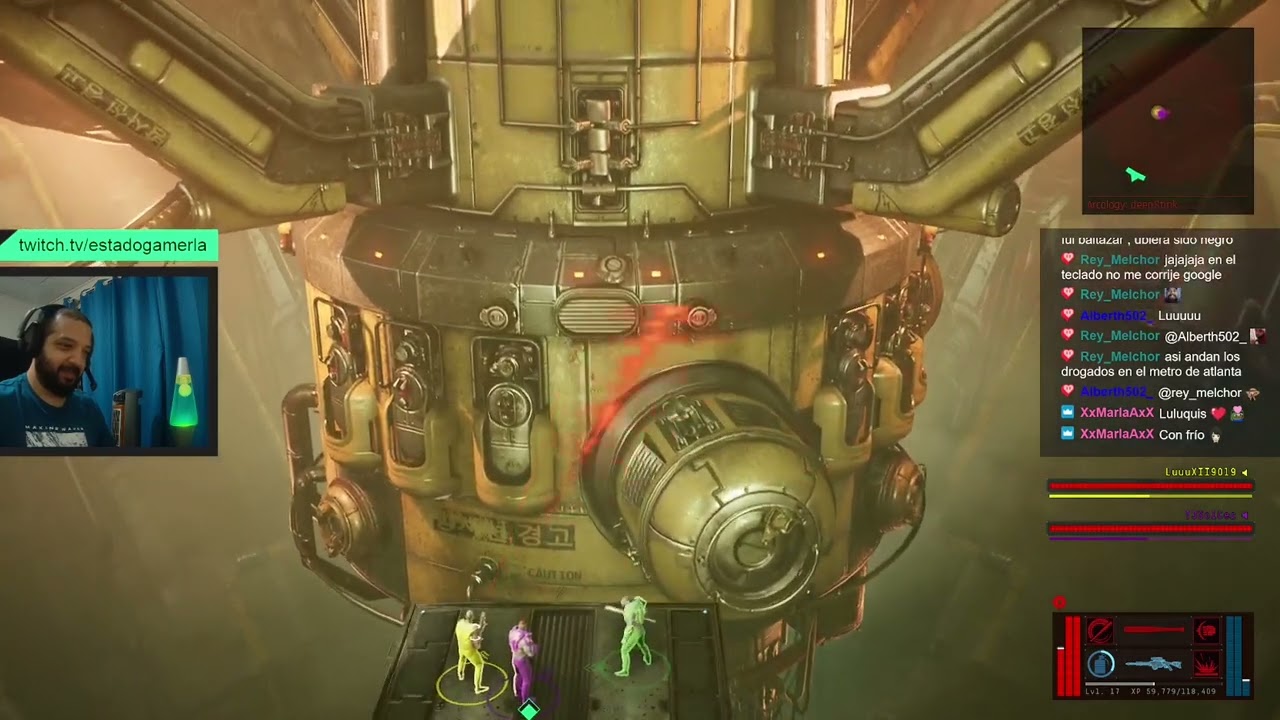This screenshot has height=720, width=1280.
Task: Select the blue assault rifle weapon slot
Action: 1153,663
